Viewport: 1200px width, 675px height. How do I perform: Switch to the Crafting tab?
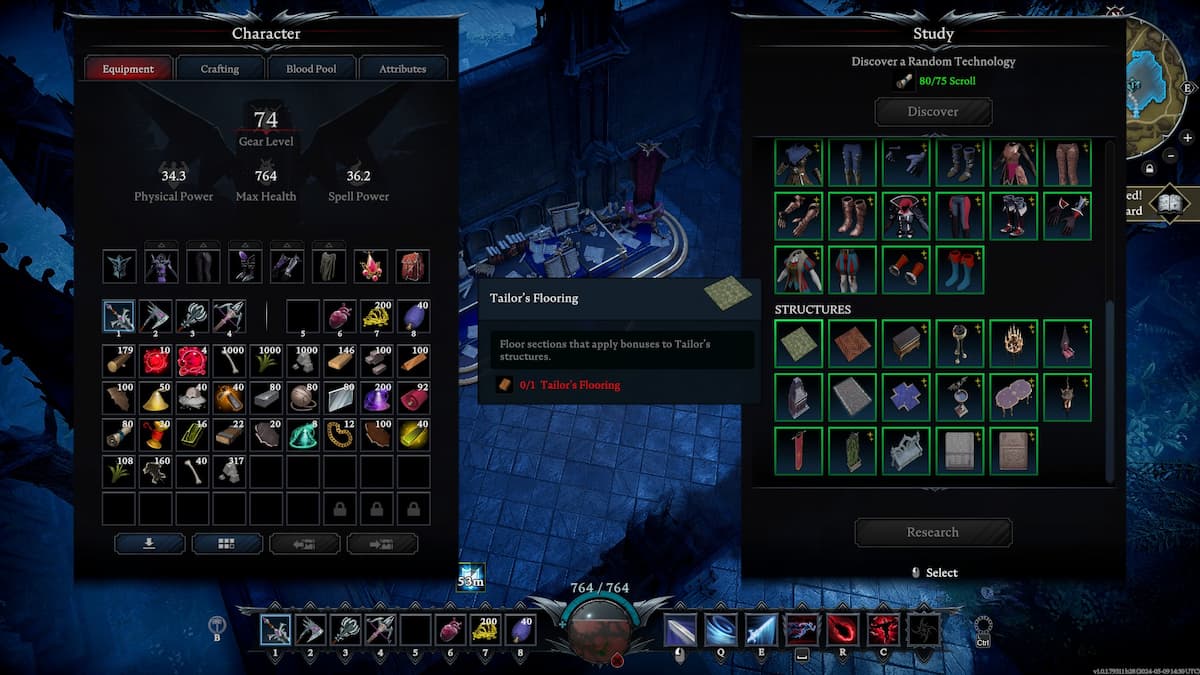(x=220, y=69)
